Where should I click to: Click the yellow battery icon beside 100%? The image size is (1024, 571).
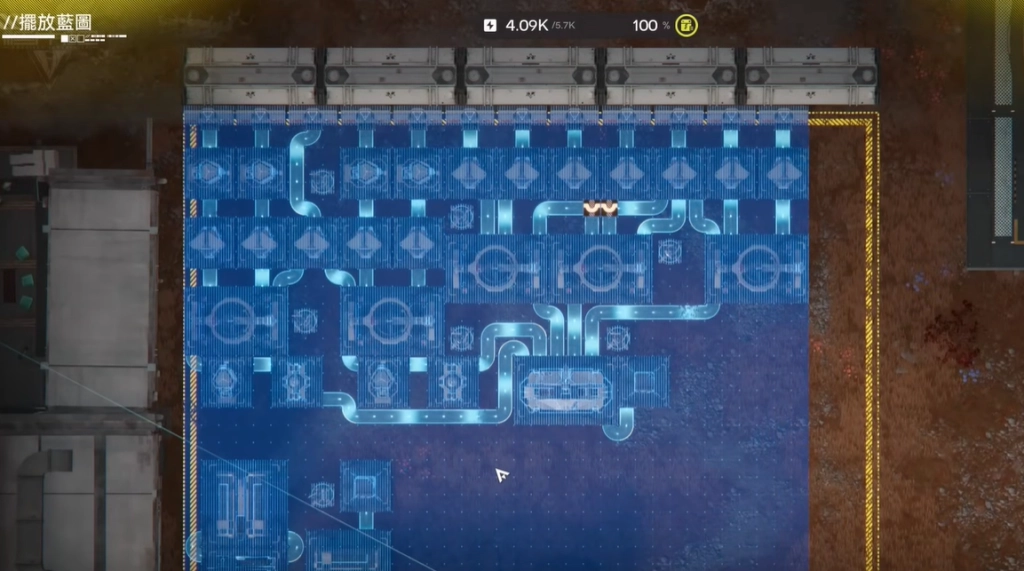click(x=686, y=25)
